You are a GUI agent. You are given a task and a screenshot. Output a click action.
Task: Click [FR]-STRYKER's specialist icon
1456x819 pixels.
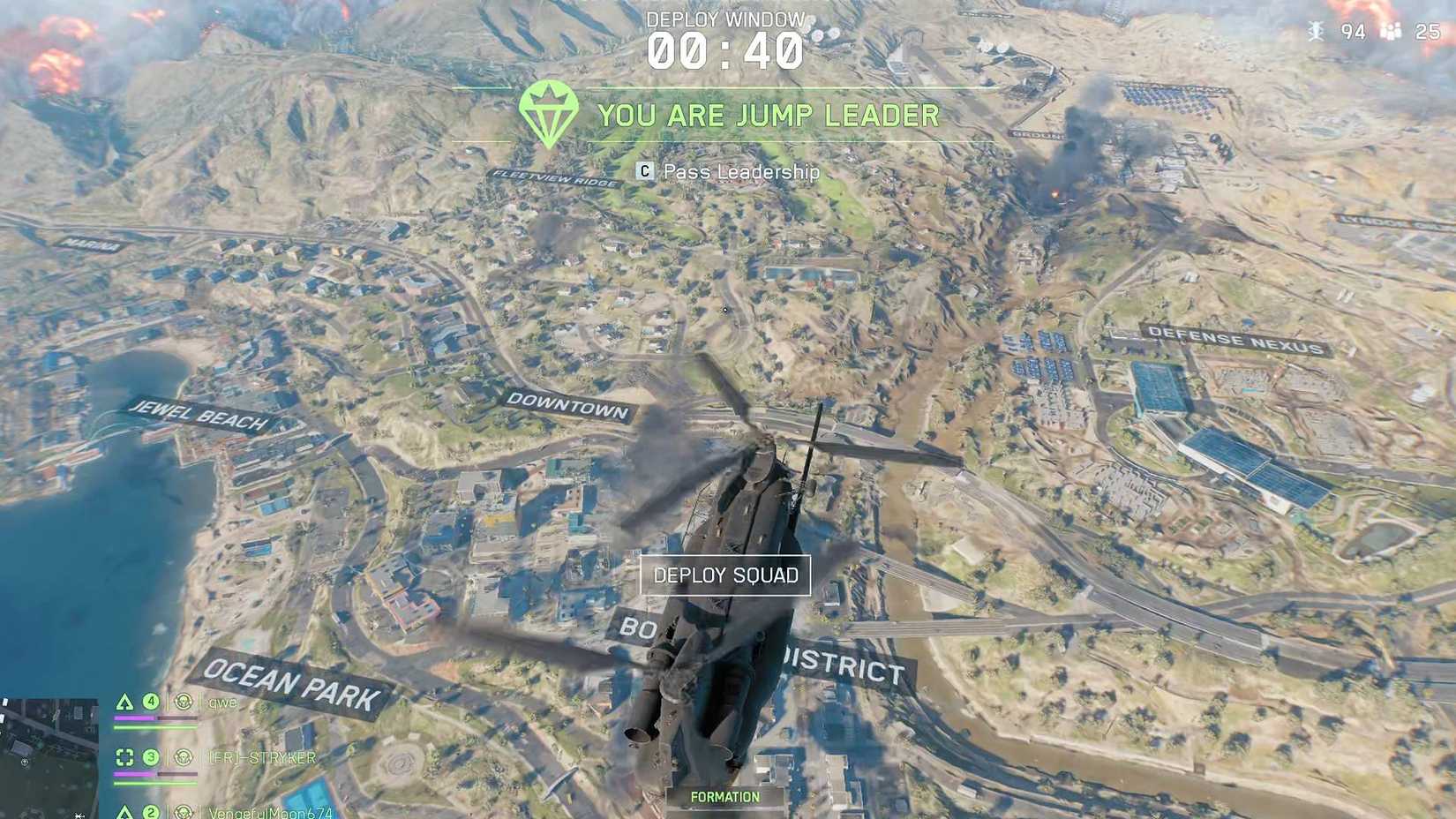[184, 758]
